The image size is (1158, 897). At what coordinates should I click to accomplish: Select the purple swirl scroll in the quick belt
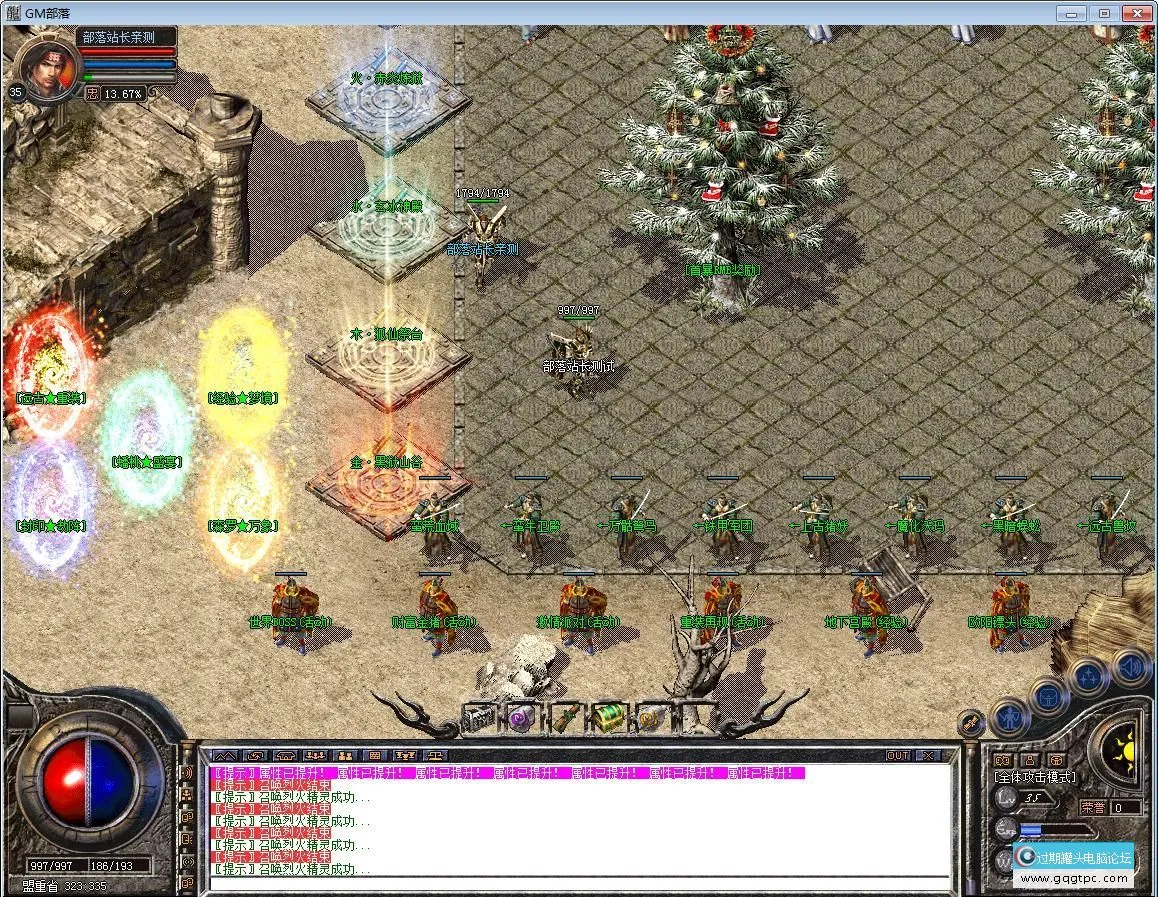pyautogui.click(x=520, y=718)
